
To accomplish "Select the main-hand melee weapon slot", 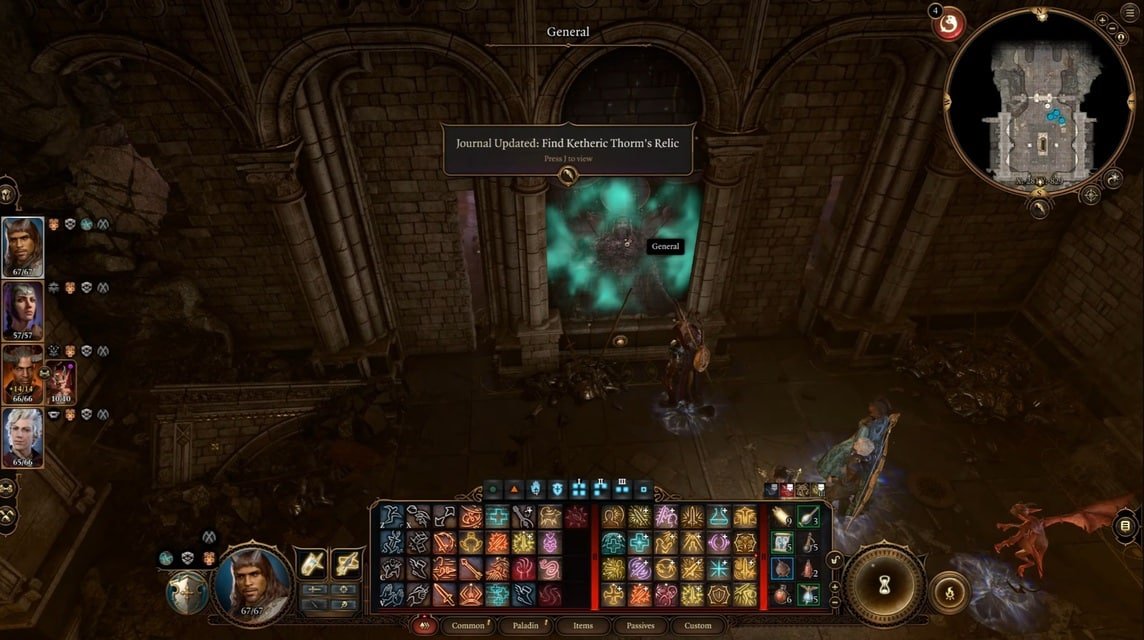I will click(312, 564).
